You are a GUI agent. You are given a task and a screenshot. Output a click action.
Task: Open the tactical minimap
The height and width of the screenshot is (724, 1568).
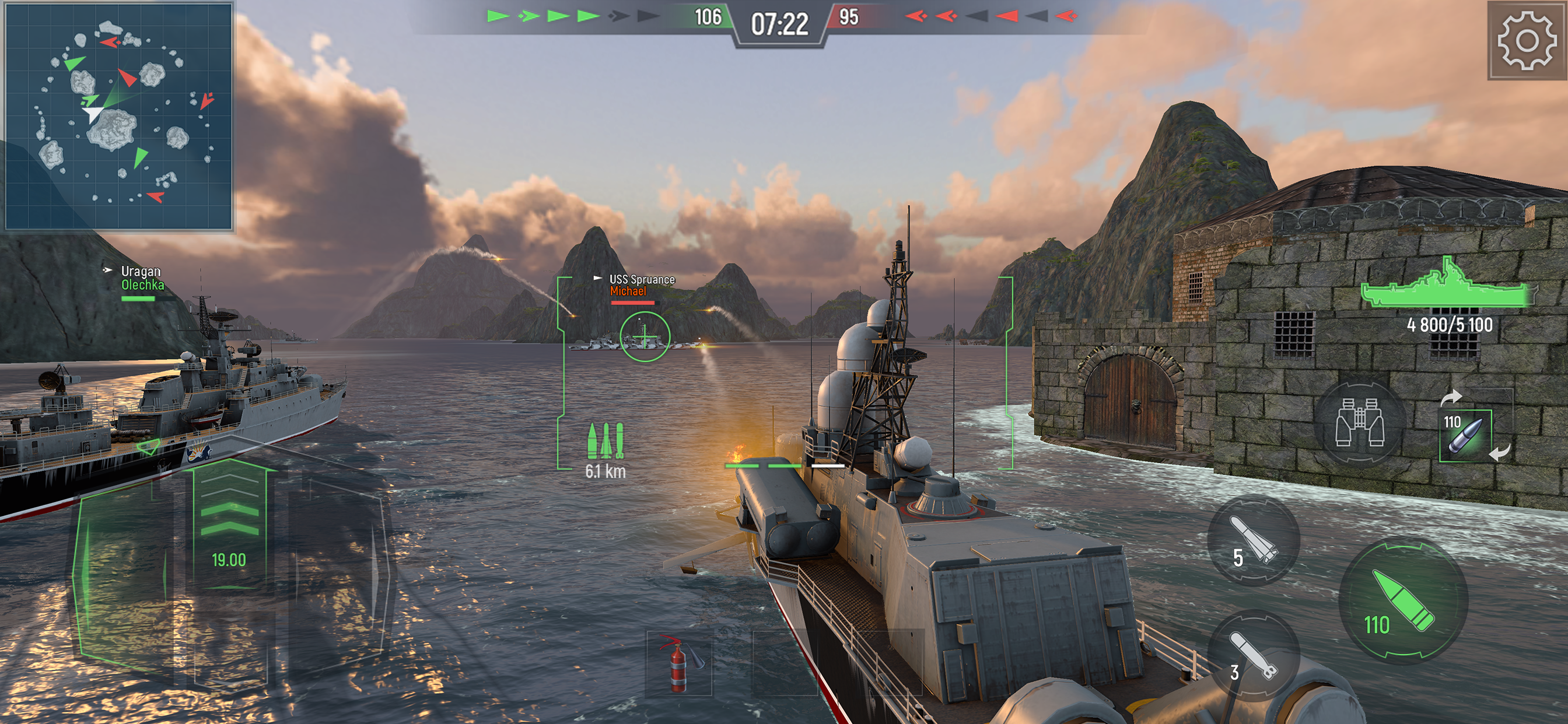(118, 115)
